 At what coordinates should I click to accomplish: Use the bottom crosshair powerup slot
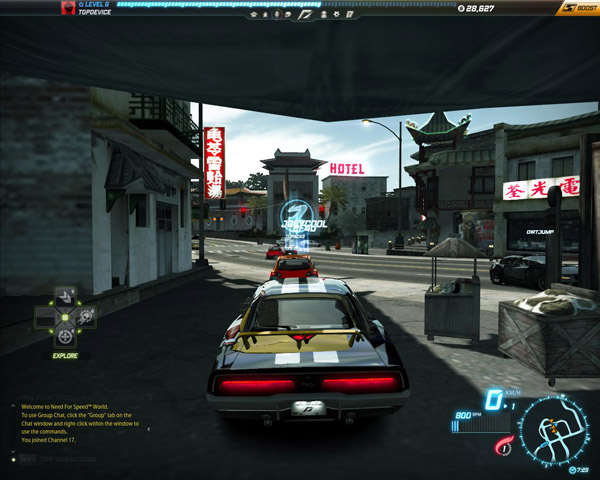pos(65,338)
